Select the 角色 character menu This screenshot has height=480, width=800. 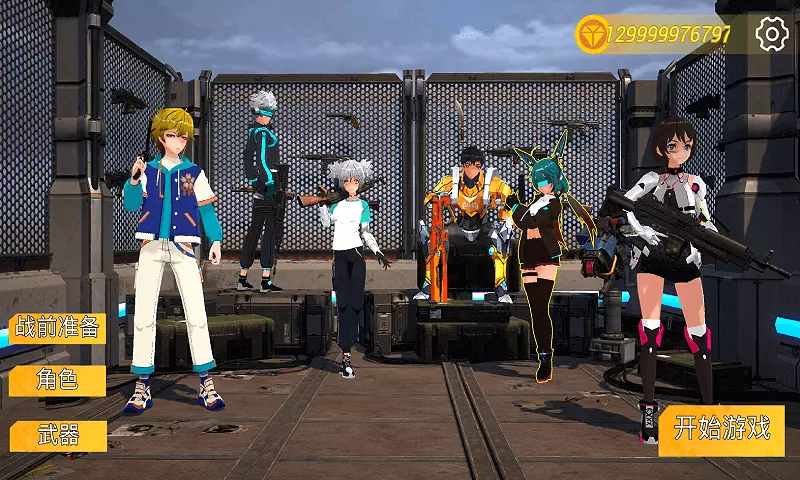pos(58,381)
